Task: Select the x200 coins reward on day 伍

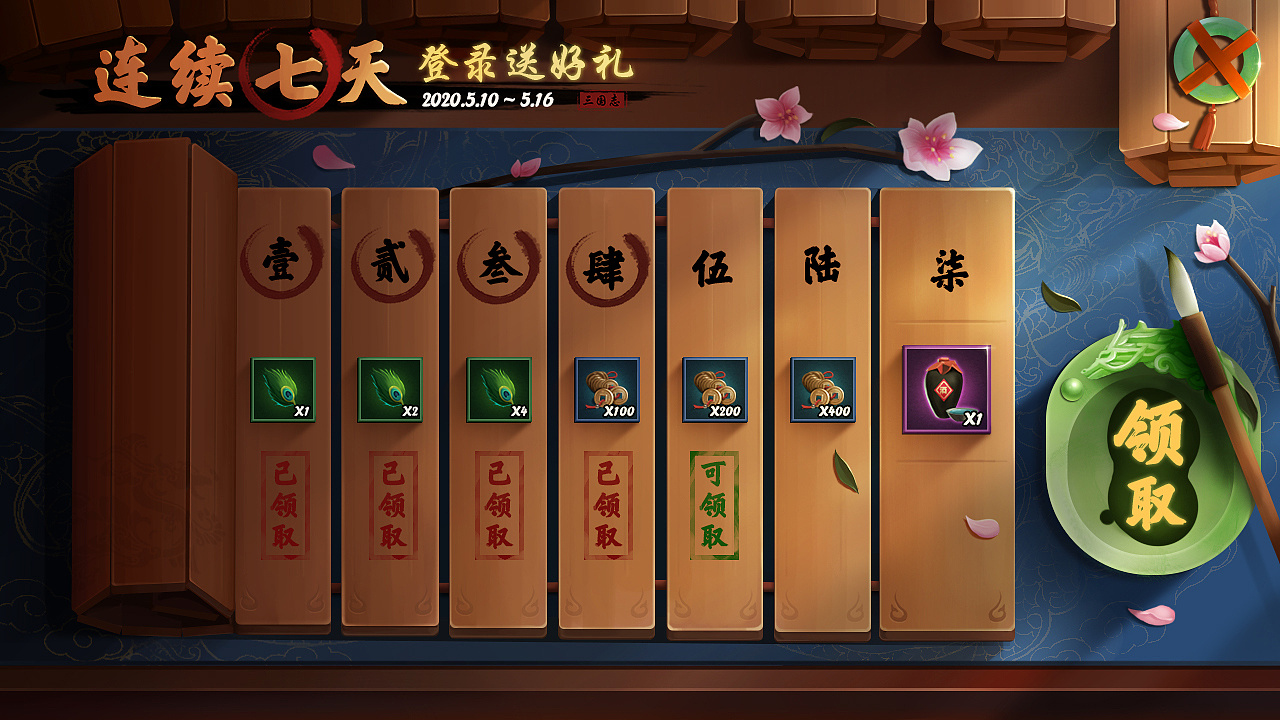Action: [x=712, y=392]
